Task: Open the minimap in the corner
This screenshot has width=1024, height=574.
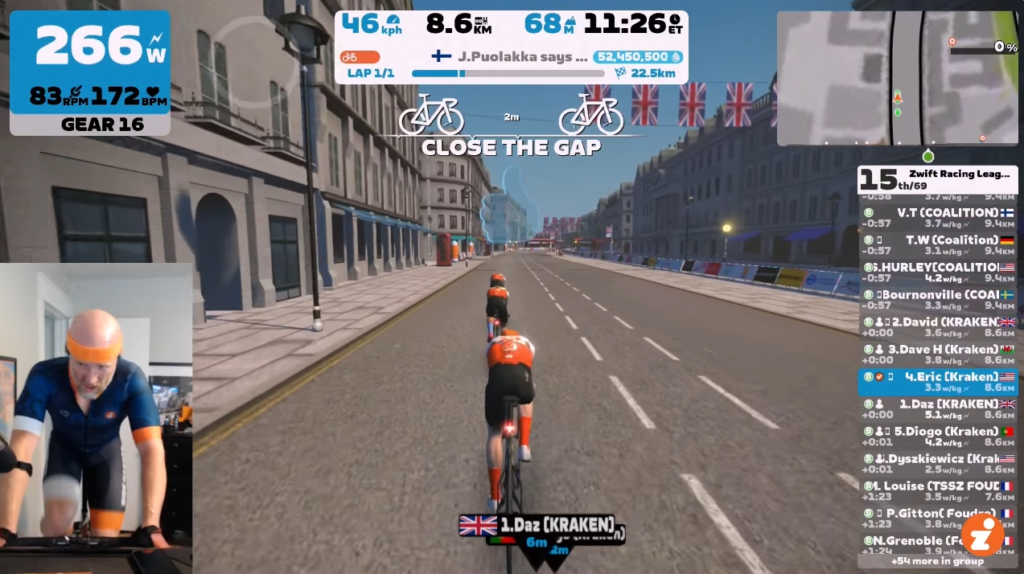Action: click(x=897, y=78)
